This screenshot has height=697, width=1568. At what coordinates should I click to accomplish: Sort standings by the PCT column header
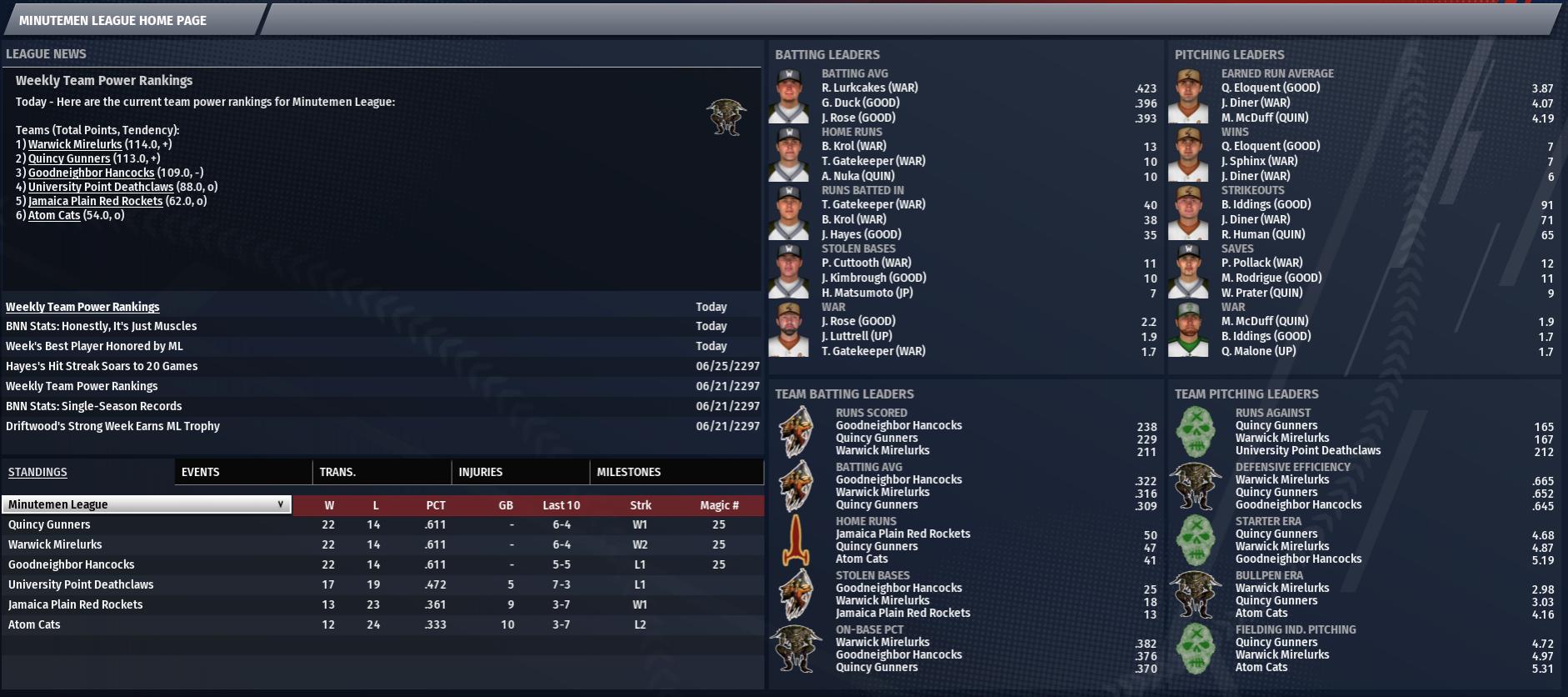click(436, 505)
